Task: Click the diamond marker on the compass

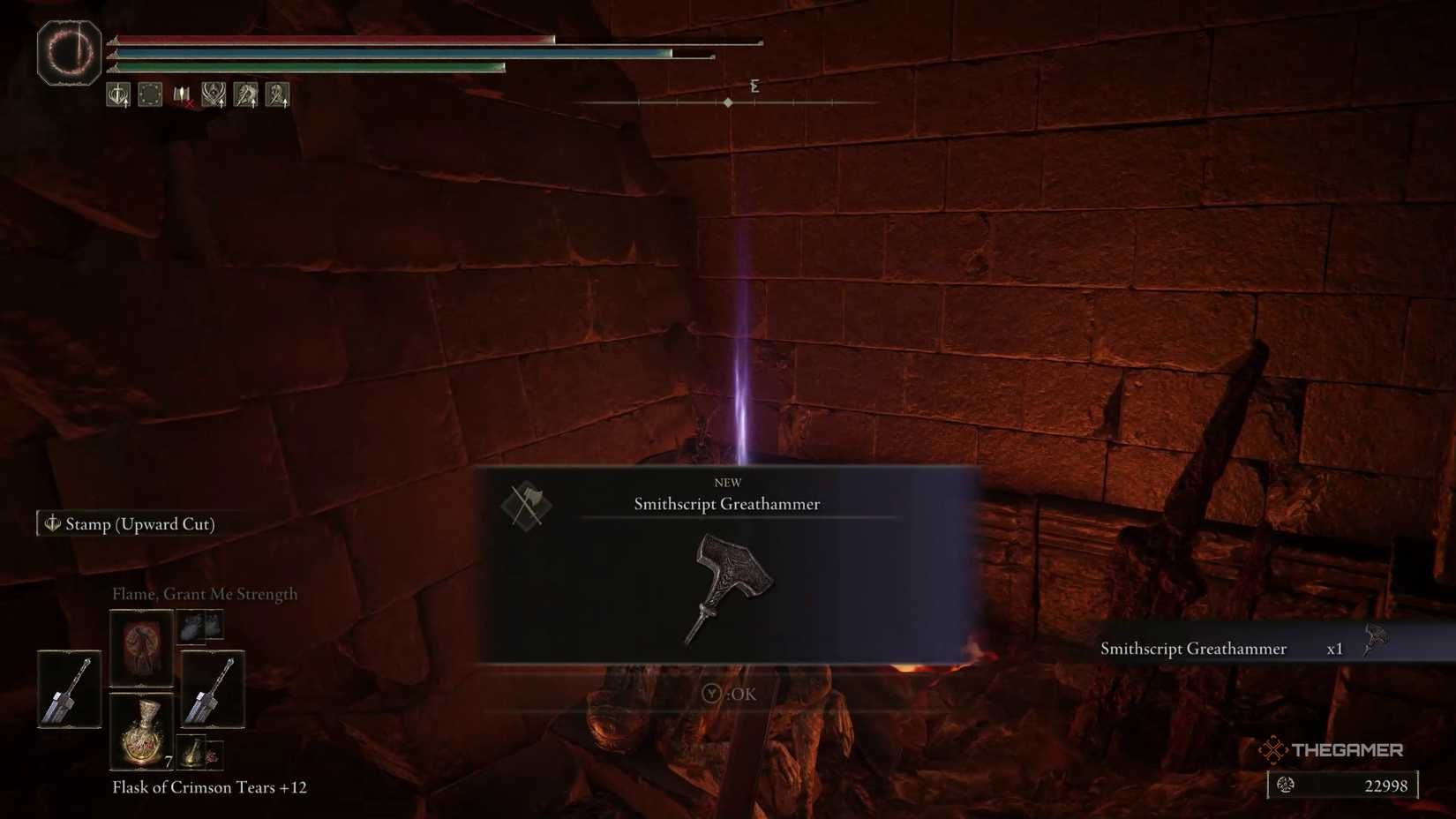Action: coord(727,101)
